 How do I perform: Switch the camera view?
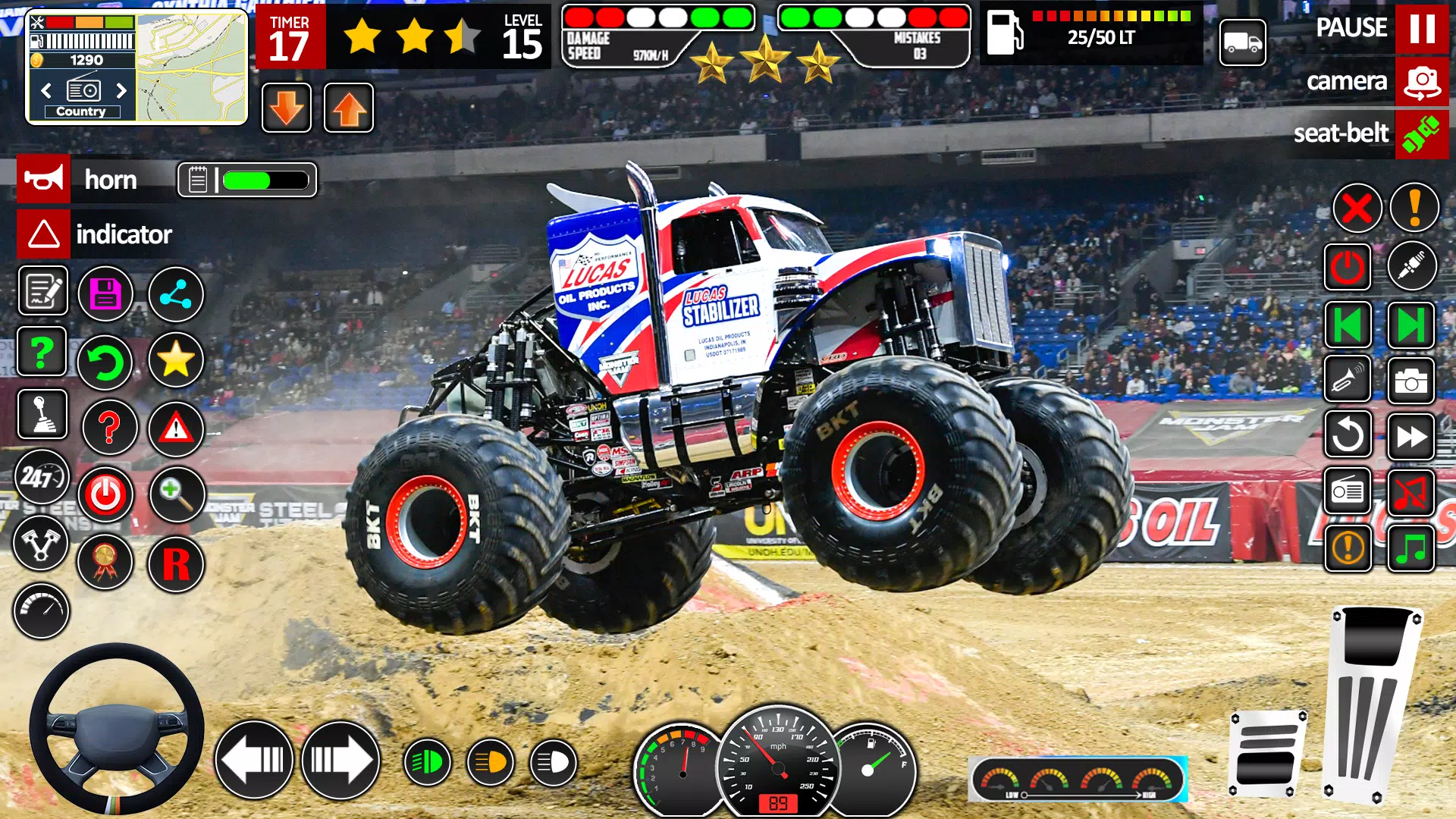pyautogui.click(x=1421, y=81)
